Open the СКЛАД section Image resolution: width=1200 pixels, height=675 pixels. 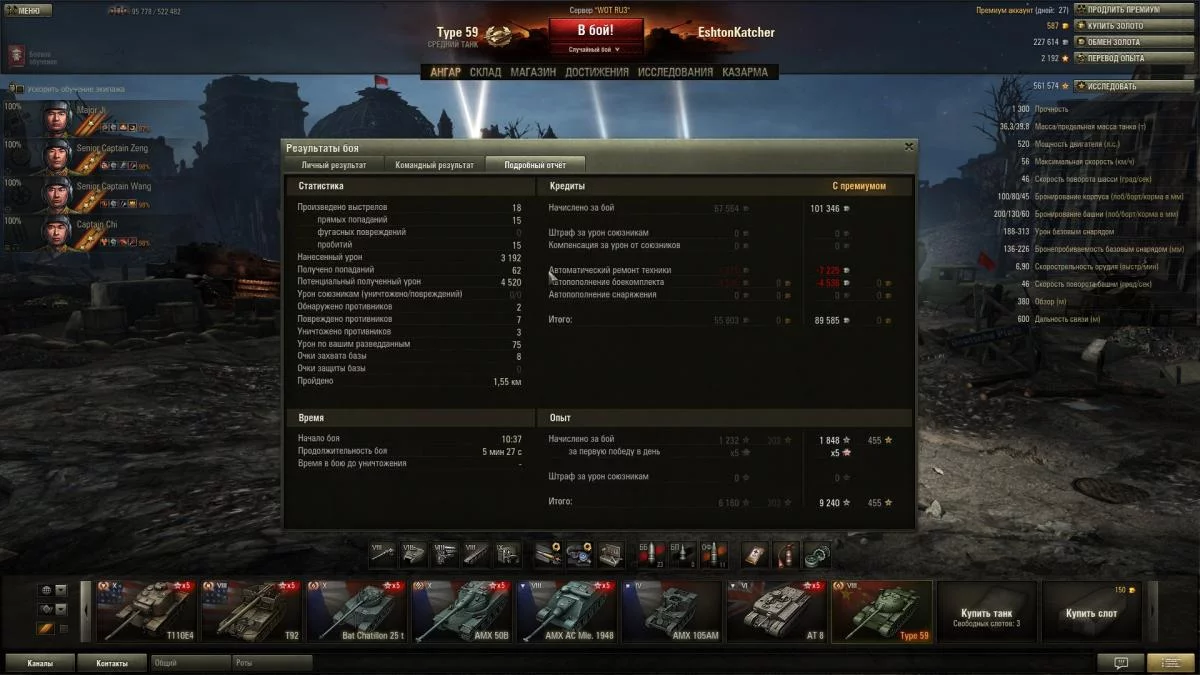(x=485, y=72)
